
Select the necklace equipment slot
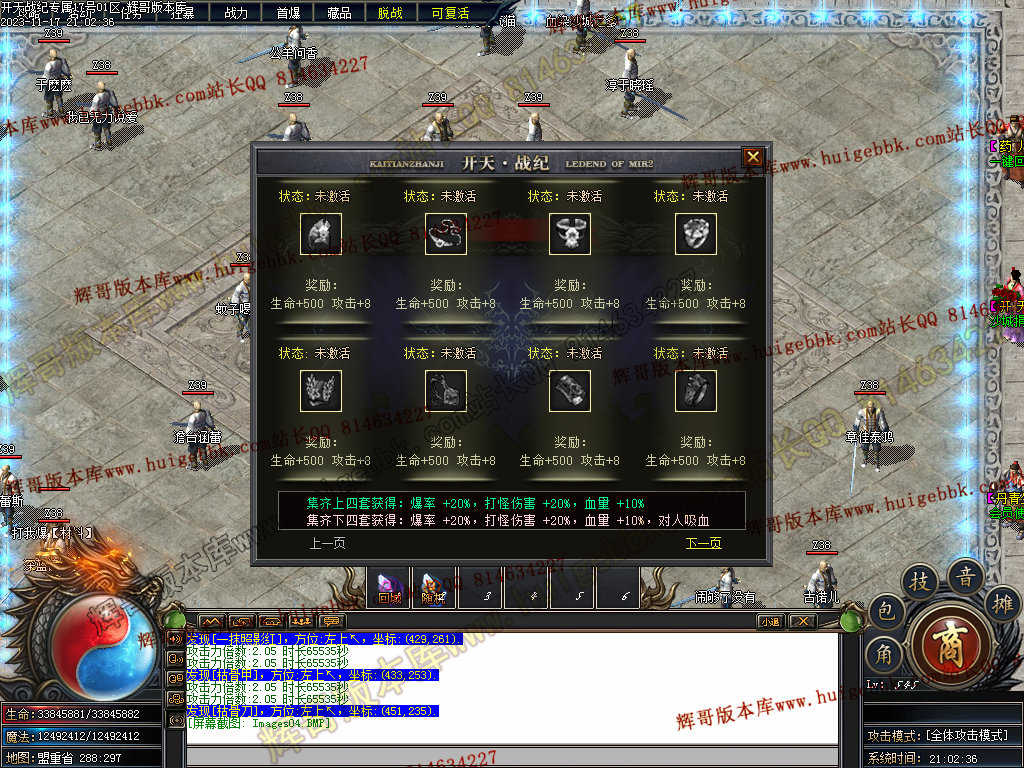point(446,234)
